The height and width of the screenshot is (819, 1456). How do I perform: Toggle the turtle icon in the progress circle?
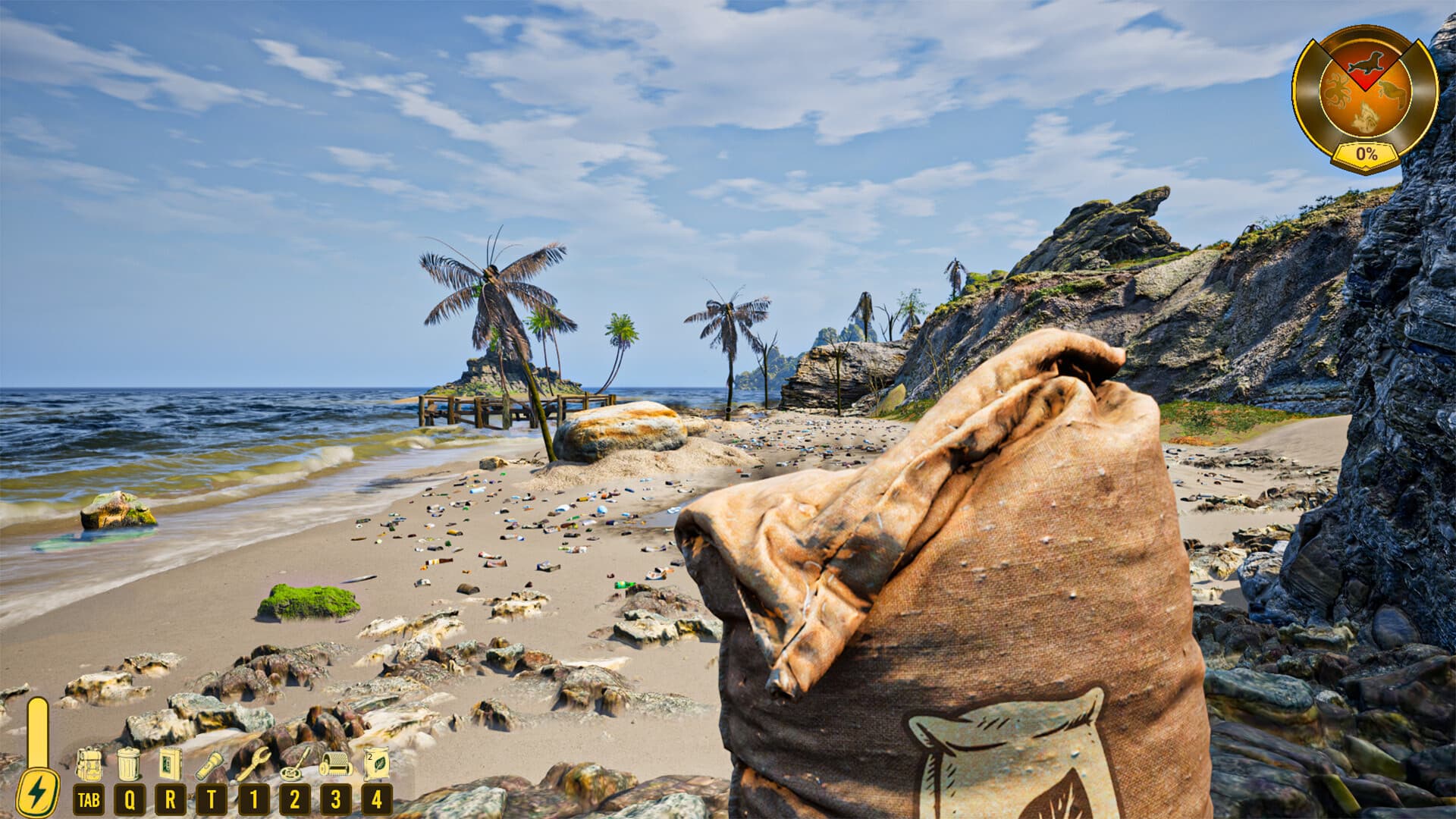point(1393,92)
